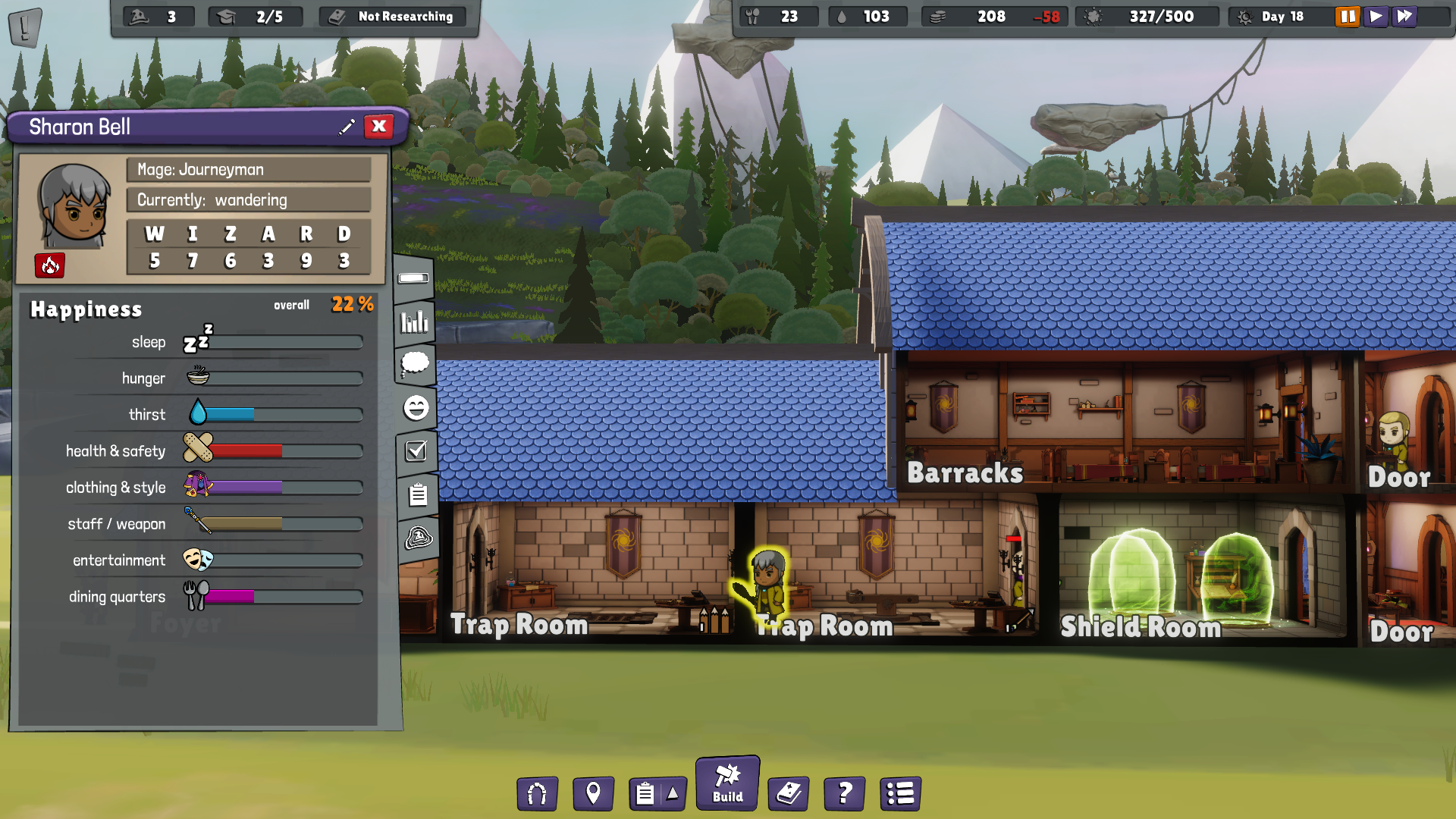1456x819 pixels.
Task: Enable fast-forward game speed
Action: click(1404, 16)
